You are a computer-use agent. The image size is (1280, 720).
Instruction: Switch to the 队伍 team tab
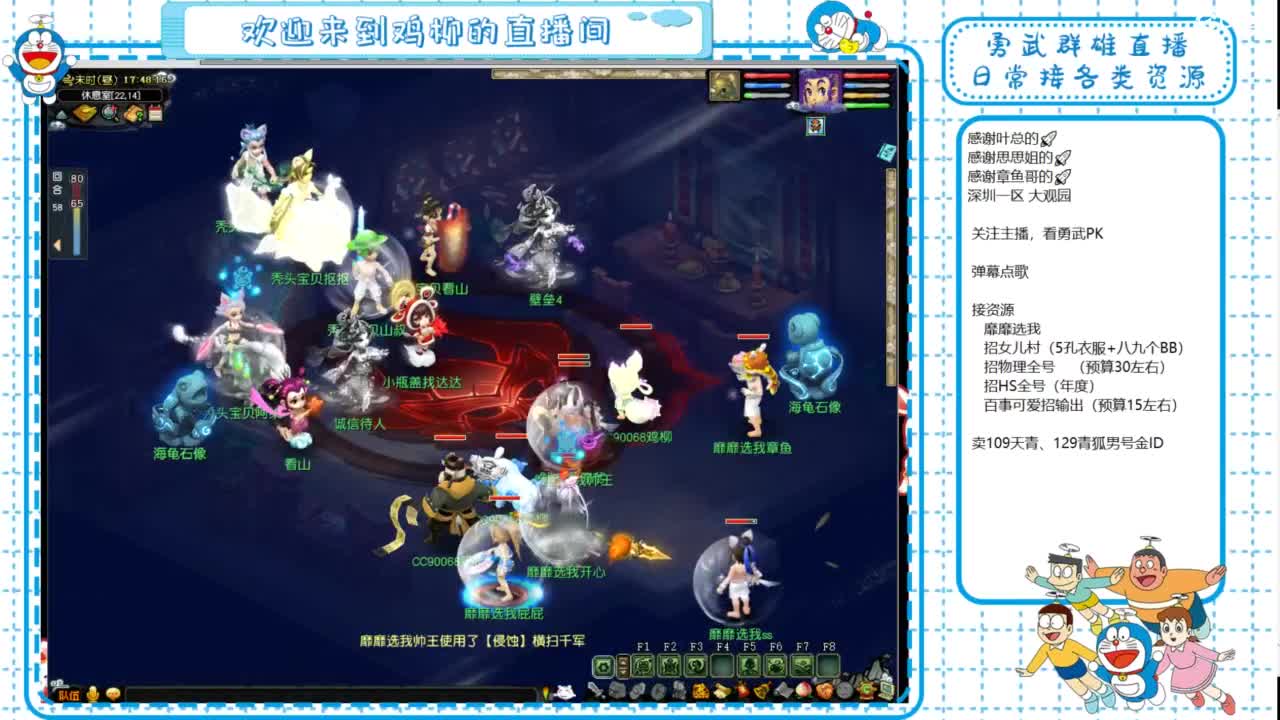pos(69,695)
